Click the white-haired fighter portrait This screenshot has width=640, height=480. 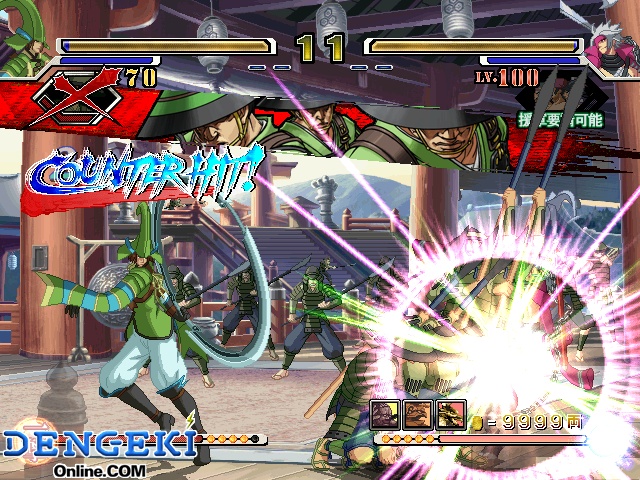[x=612, y=40]
